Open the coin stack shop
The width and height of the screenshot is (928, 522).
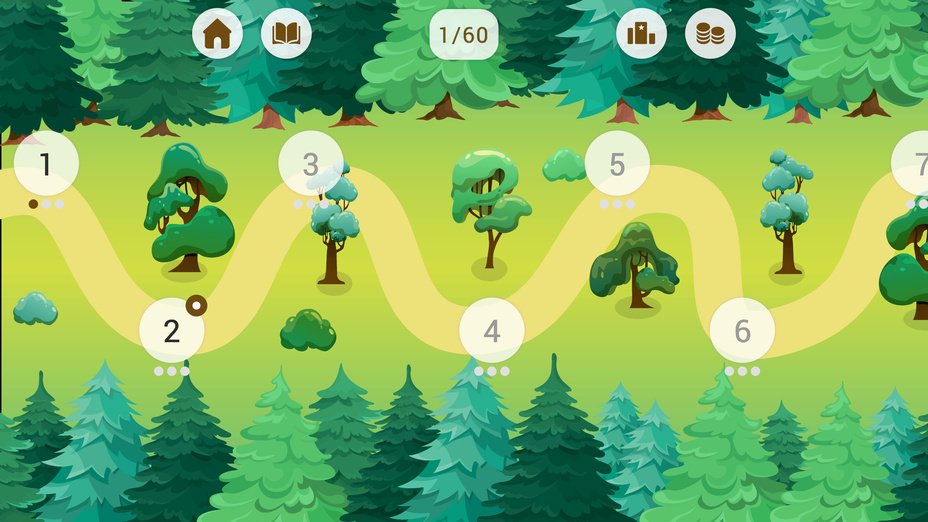pos(710,34)
